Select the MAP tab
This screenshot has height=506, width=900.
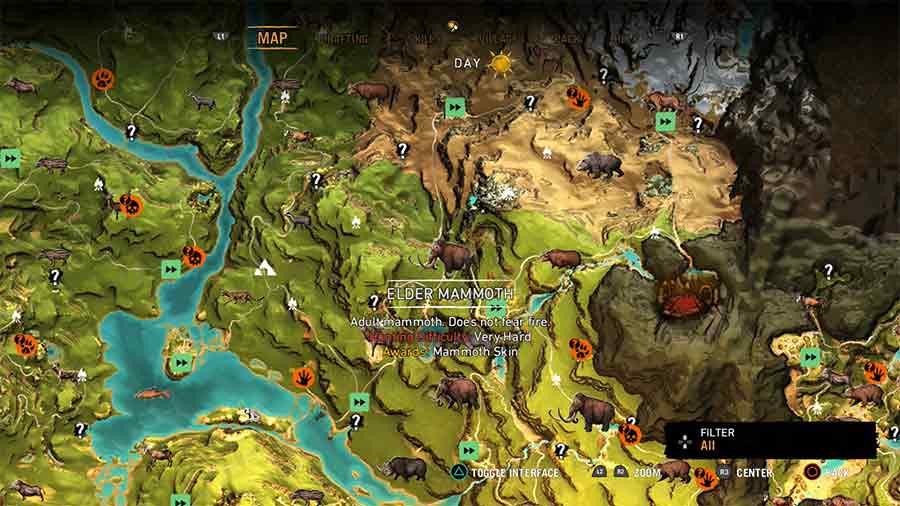272,39
